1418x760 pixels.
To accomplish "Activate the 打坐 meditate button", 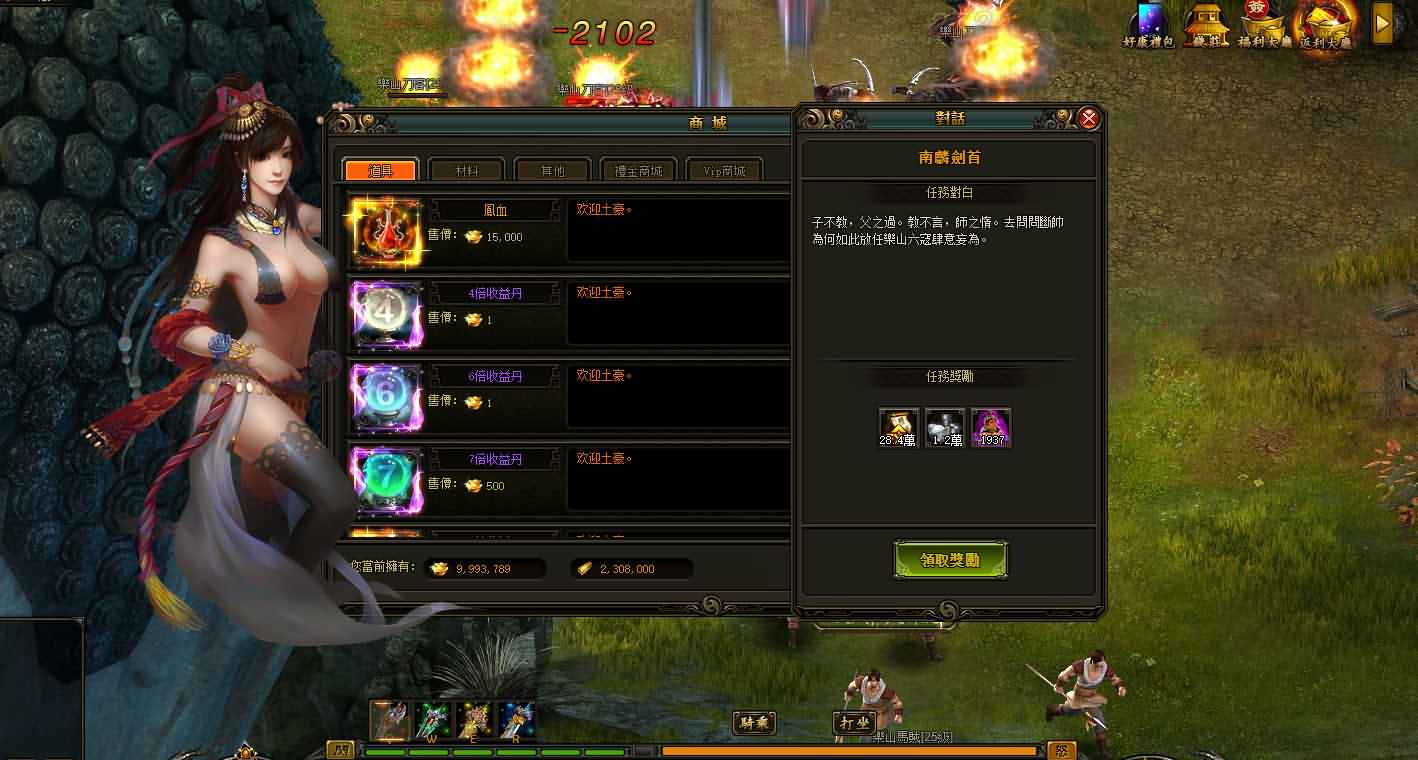I will 854,722.
